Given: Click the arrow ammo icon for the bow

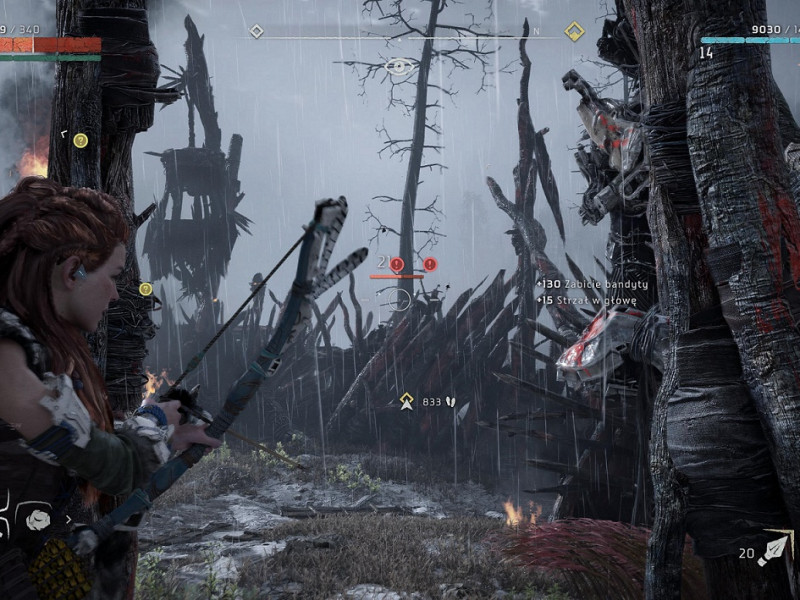Looking at the screenshot, I should (773, 550).
